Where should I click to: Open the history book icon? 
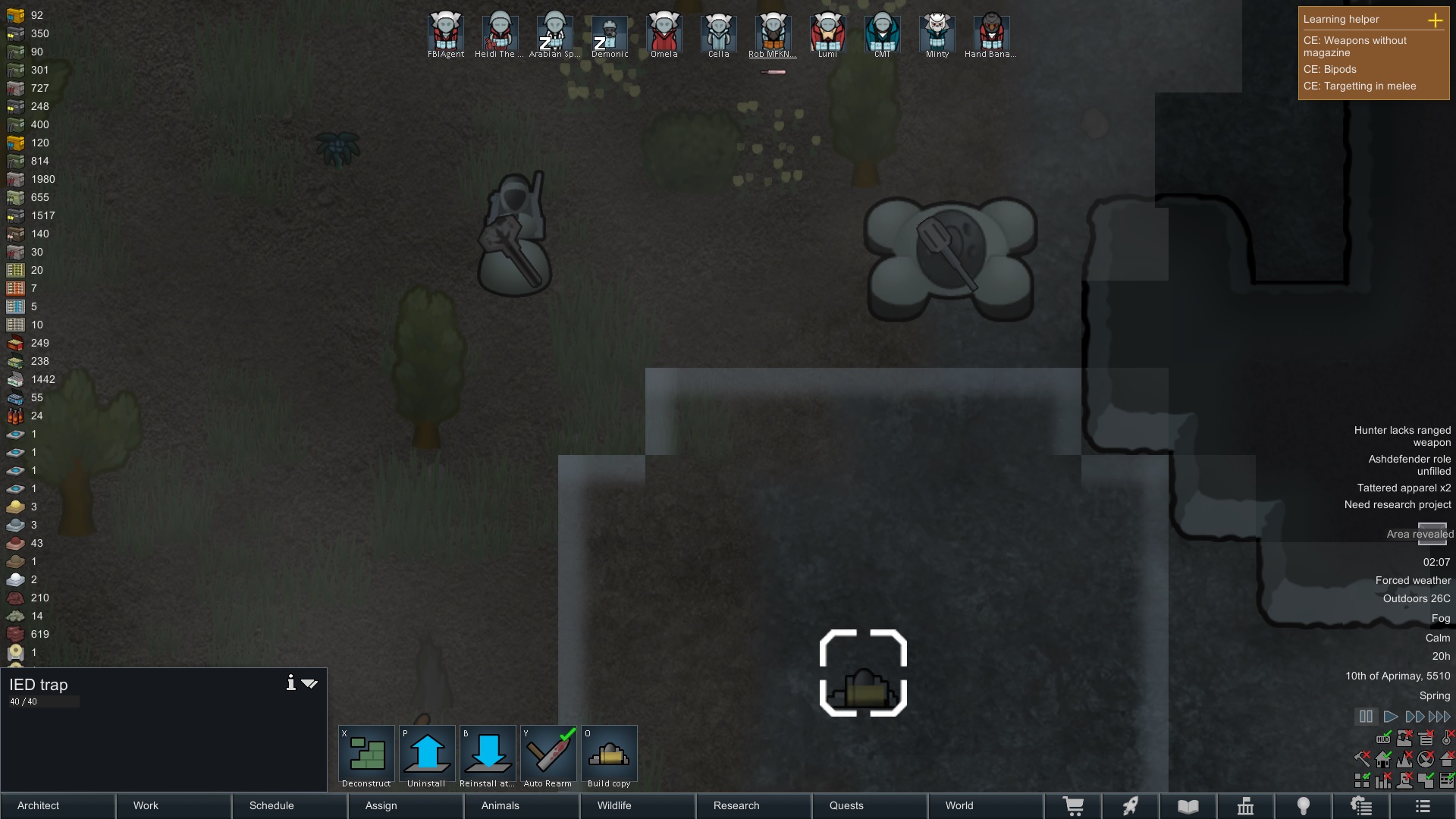pyautogui.click(x=1188, y=806)
